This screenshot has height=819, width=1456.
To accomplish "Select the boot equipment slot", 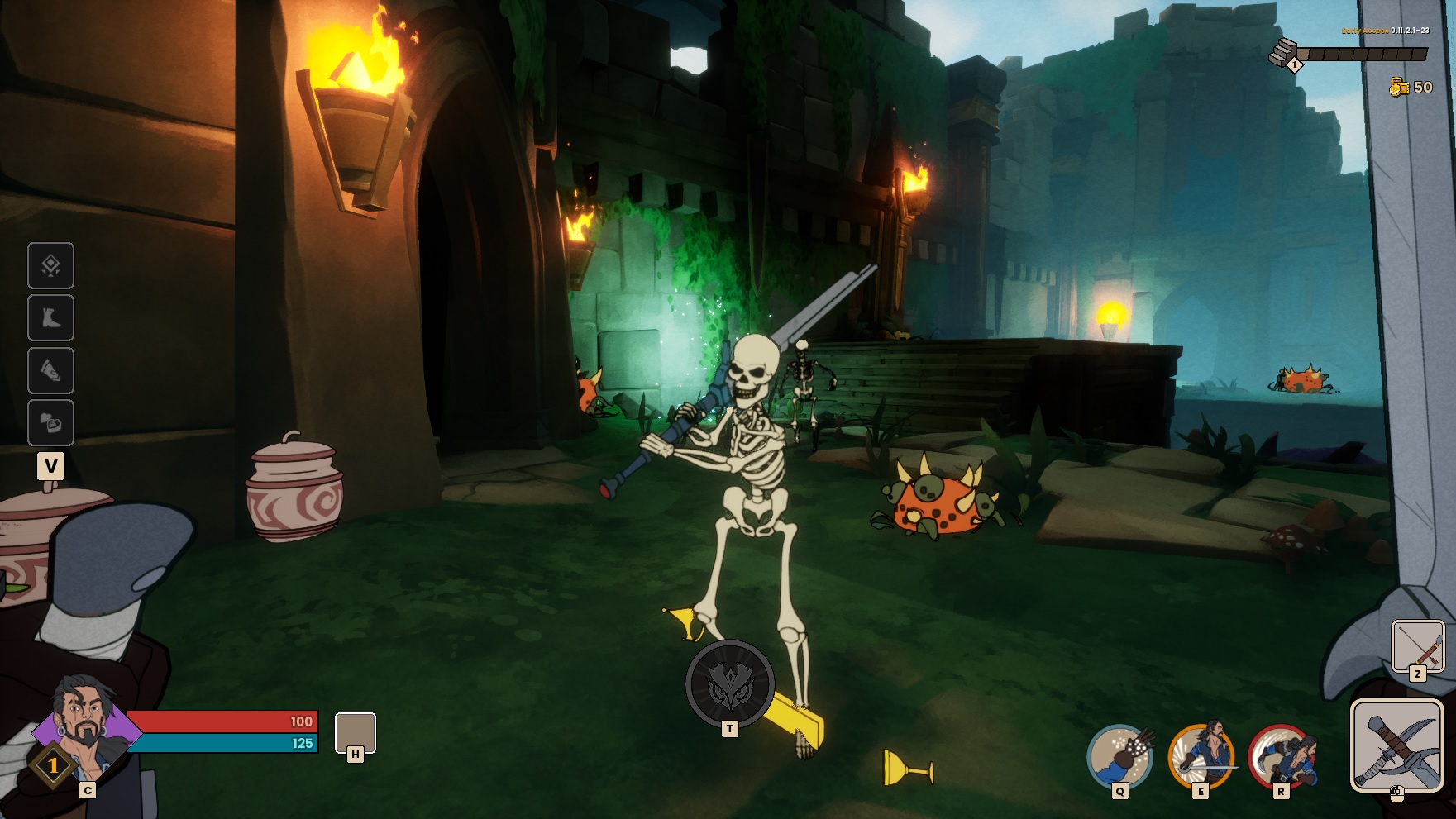I will coord(50,317).
